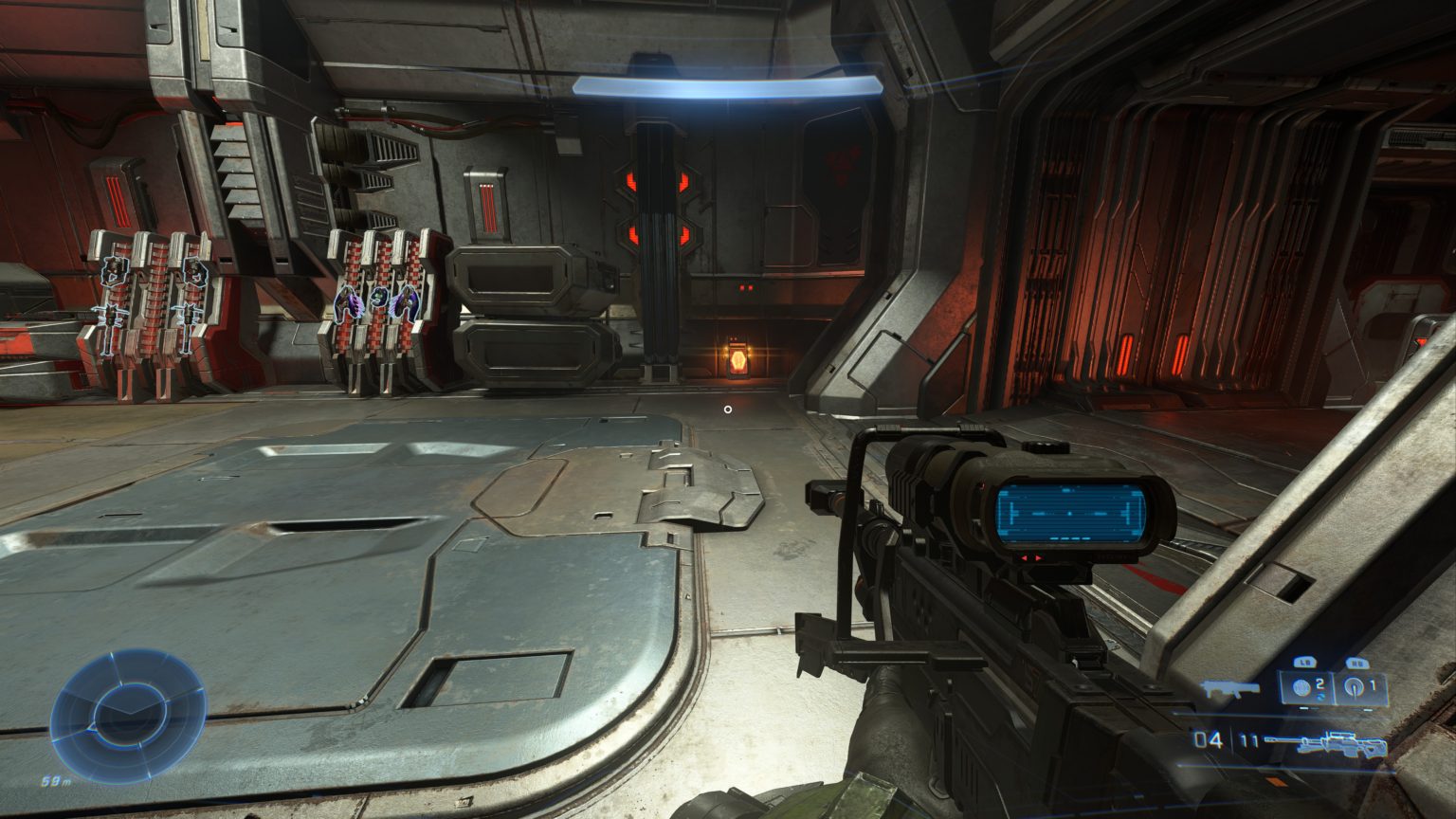Click the reserve ammo count showing 11

point(1248,737)
